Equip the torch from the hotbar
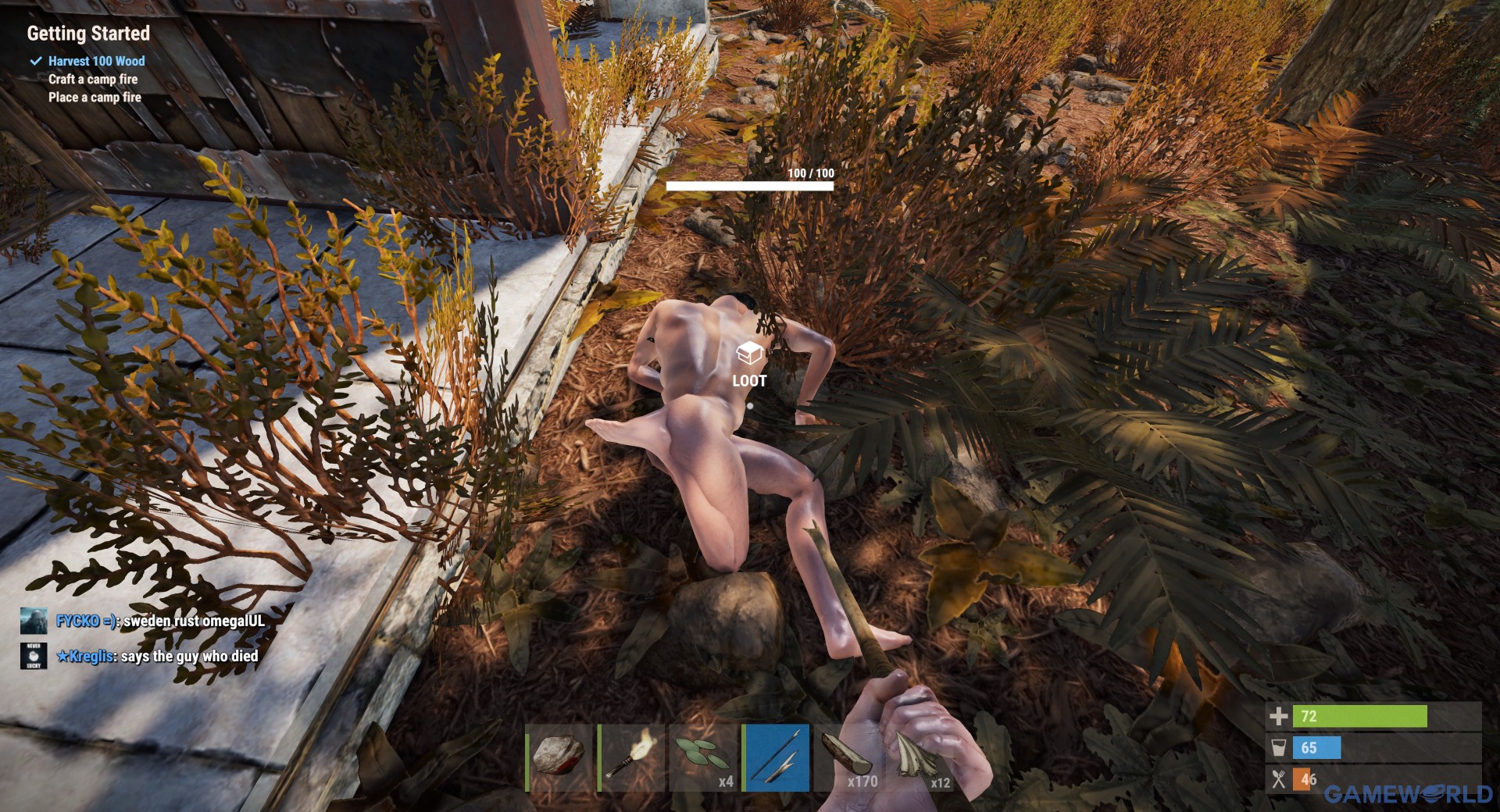 (630, 757)
